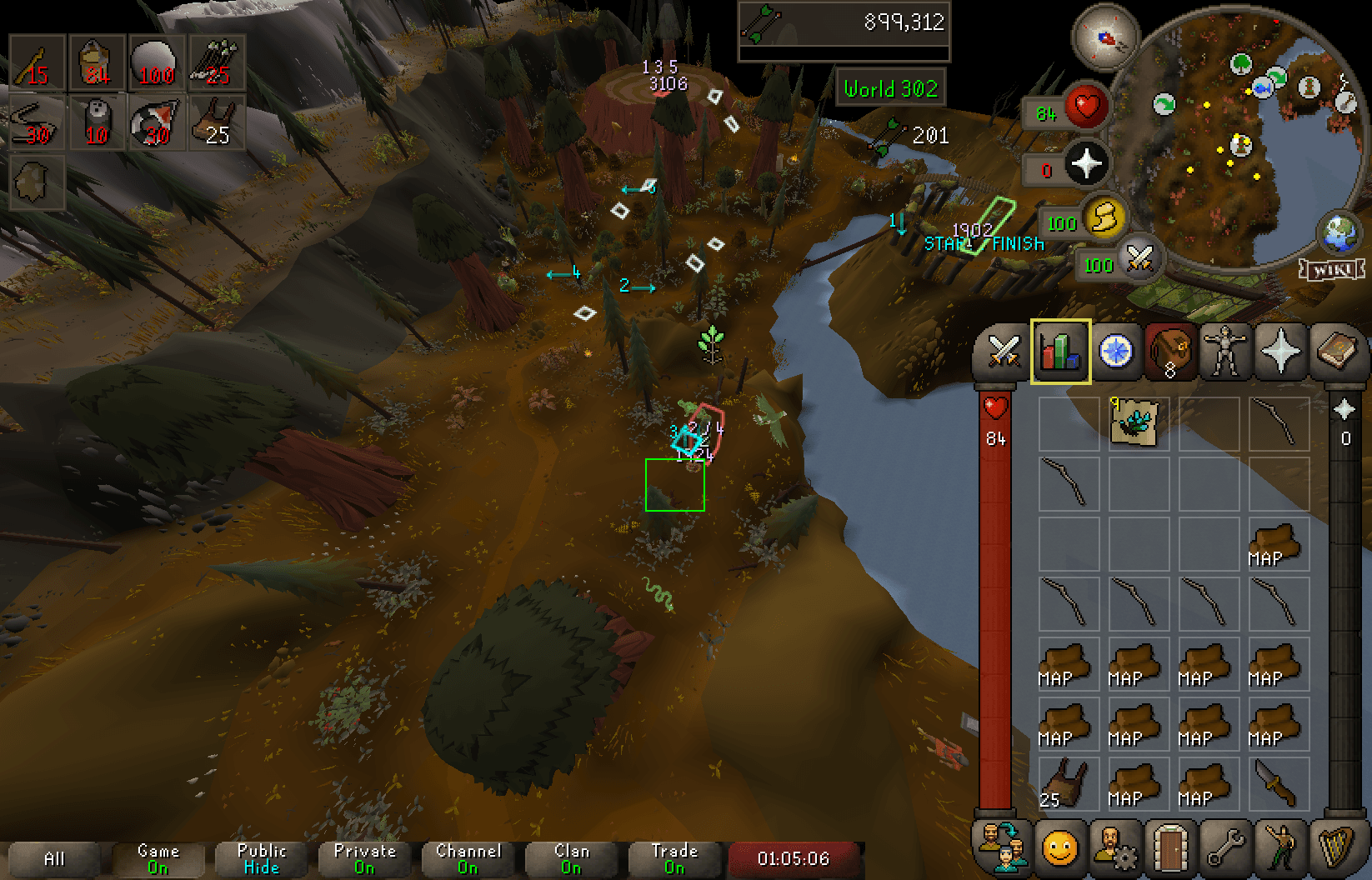Open the Magic spellbook tab
1372x880 pixels.
click(x=1334, y=352)
